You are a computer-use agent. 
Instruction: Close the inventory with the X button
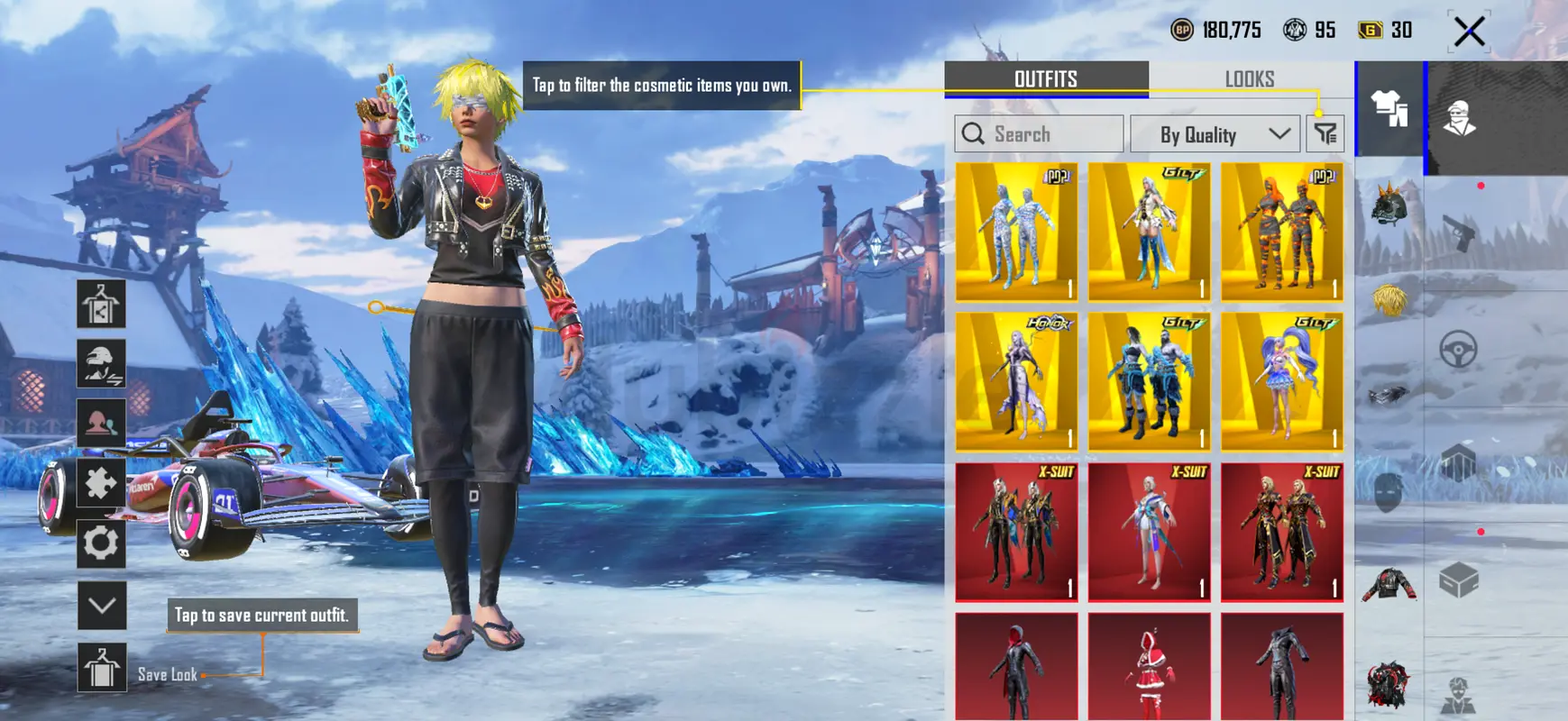coord(1469,32)
